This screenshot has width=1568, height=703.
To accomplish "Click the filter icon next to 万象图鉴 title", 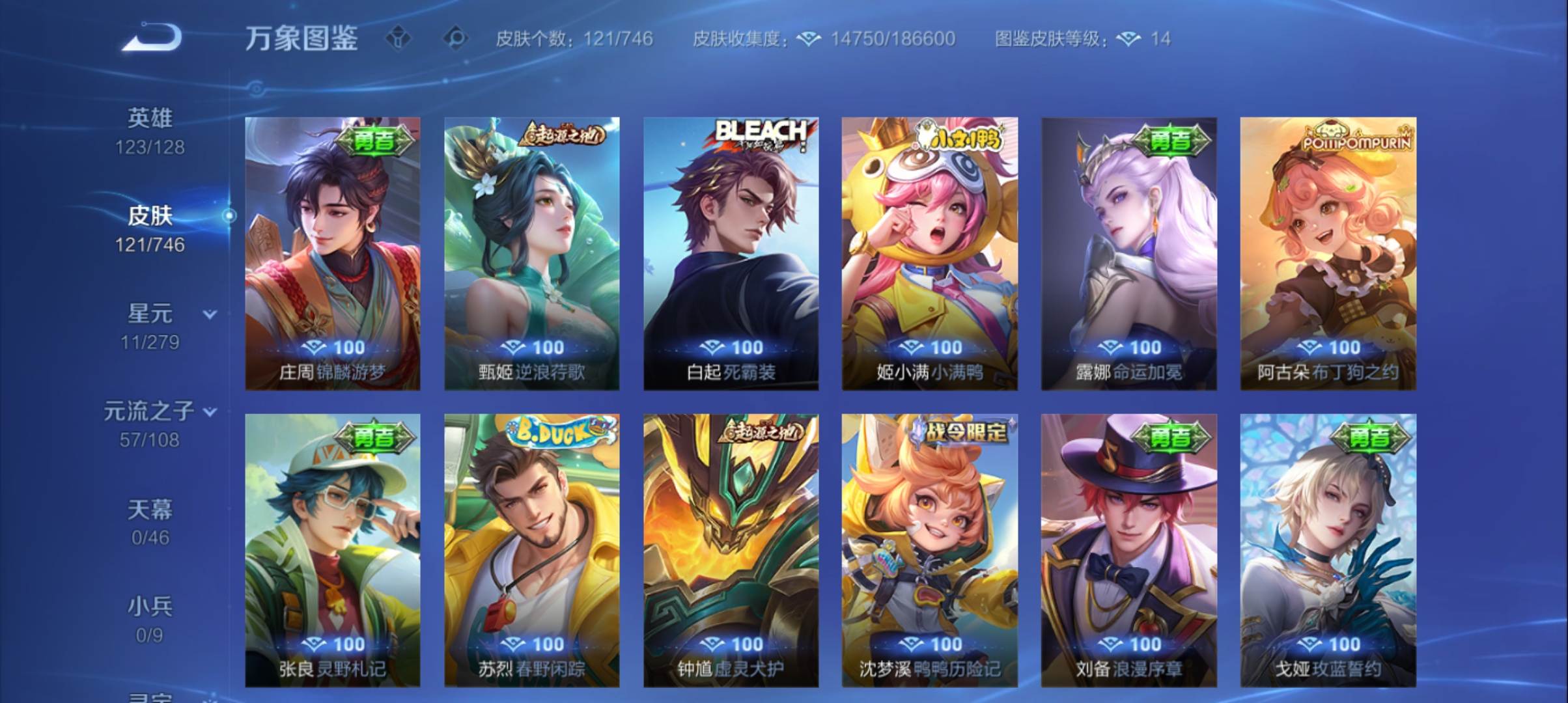I will (399, 39).
